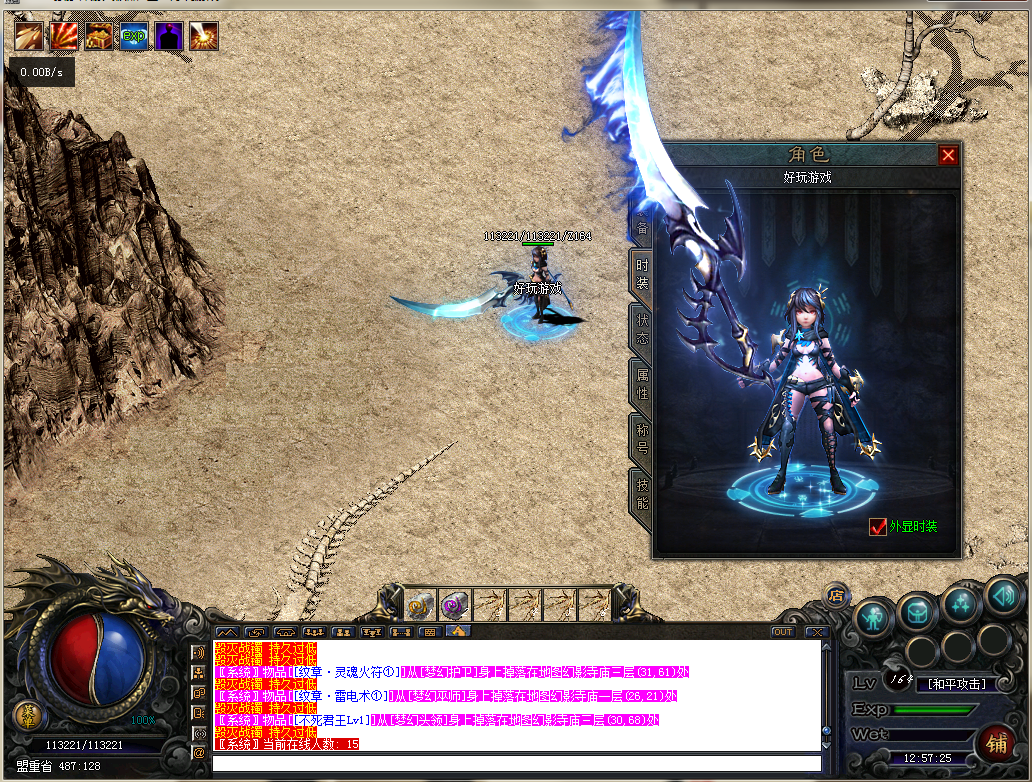Toggle the 外显时装 checkbox
Image resolution: width=1032 pixels, height=782 pixels.
[x=878, y=527]
